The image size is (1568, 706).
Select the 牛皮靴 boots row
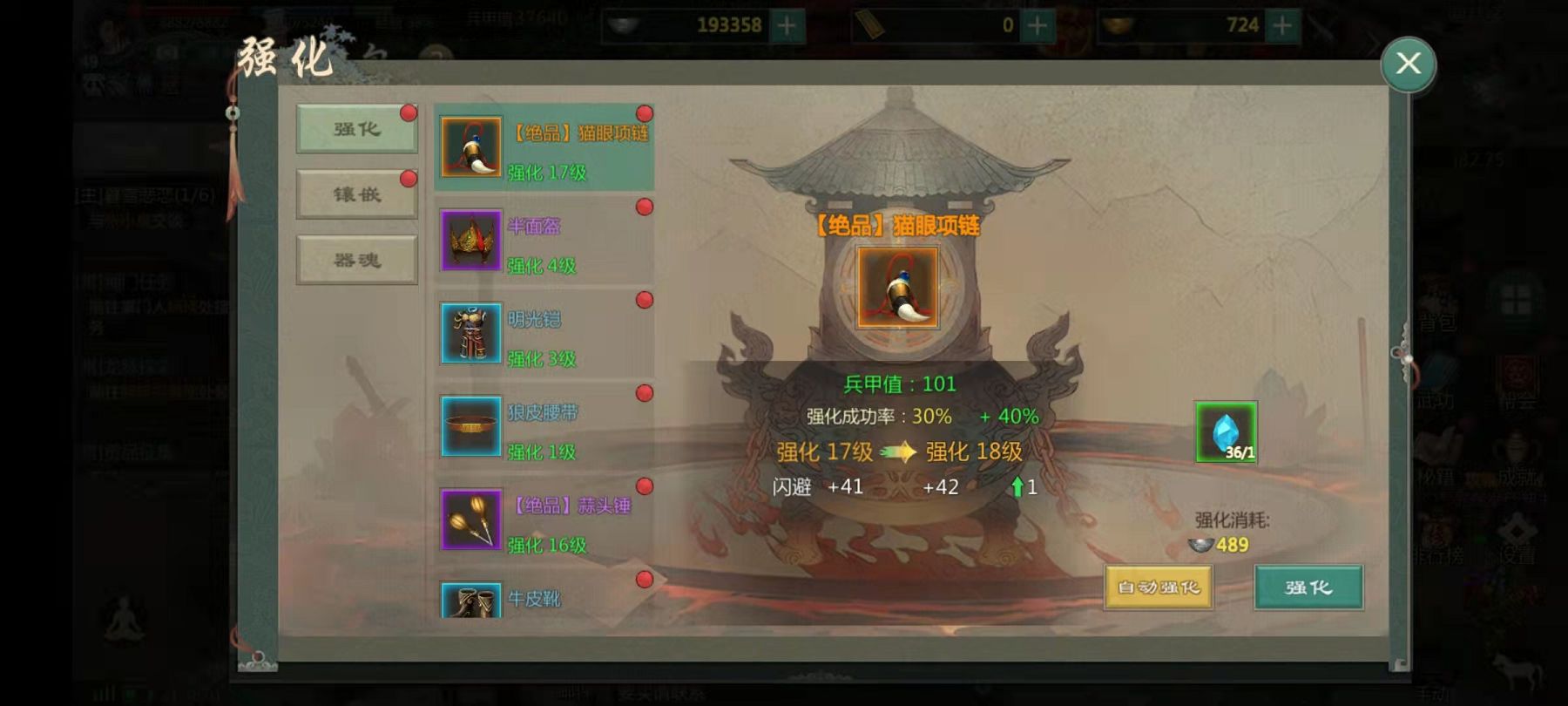pos(544,599)
